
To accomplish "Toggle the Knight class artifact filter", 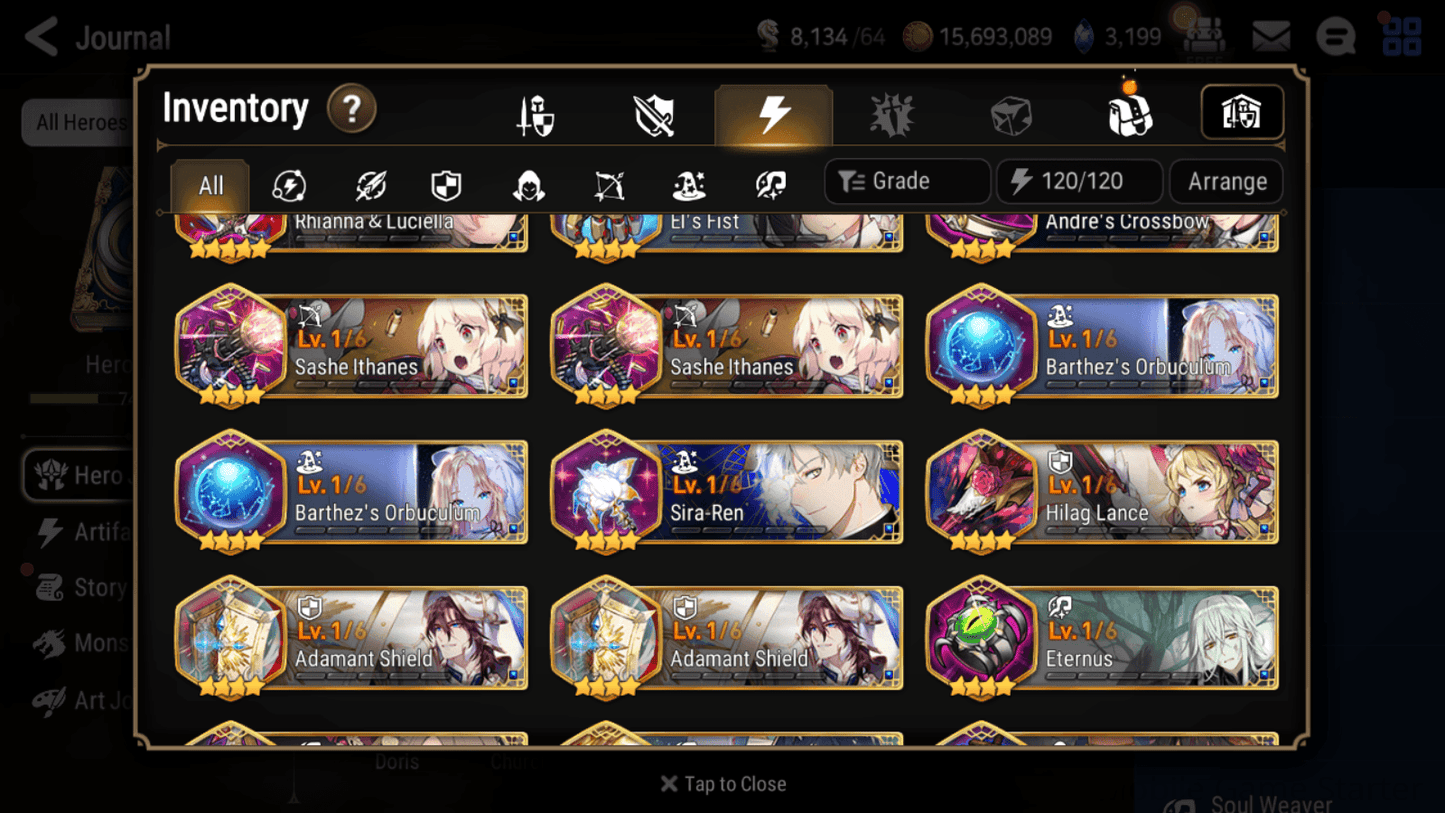I will point(444,184).
